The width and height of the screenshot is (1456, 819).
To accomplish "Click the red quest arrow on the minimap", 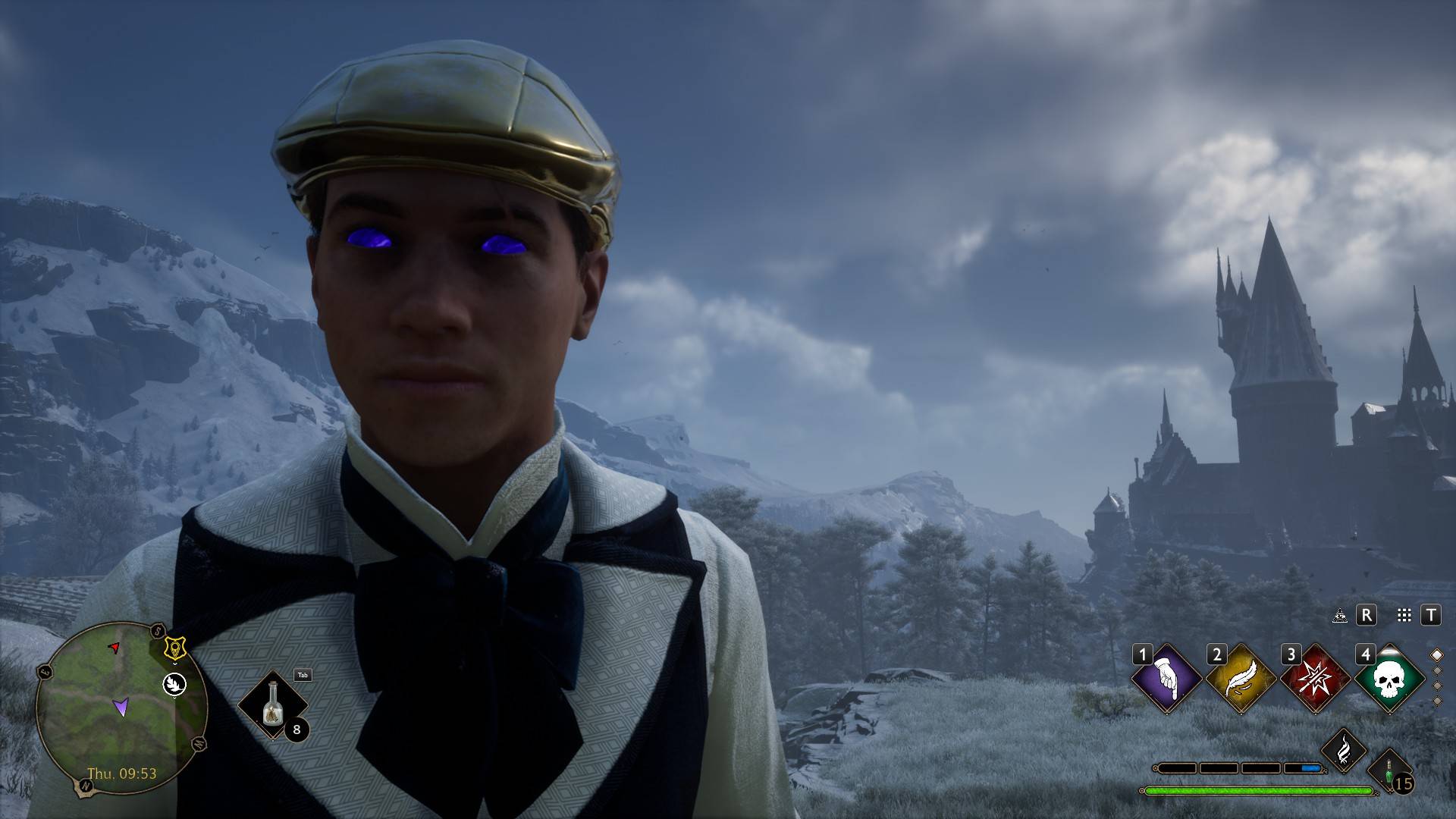I will (x=114, y=647).
